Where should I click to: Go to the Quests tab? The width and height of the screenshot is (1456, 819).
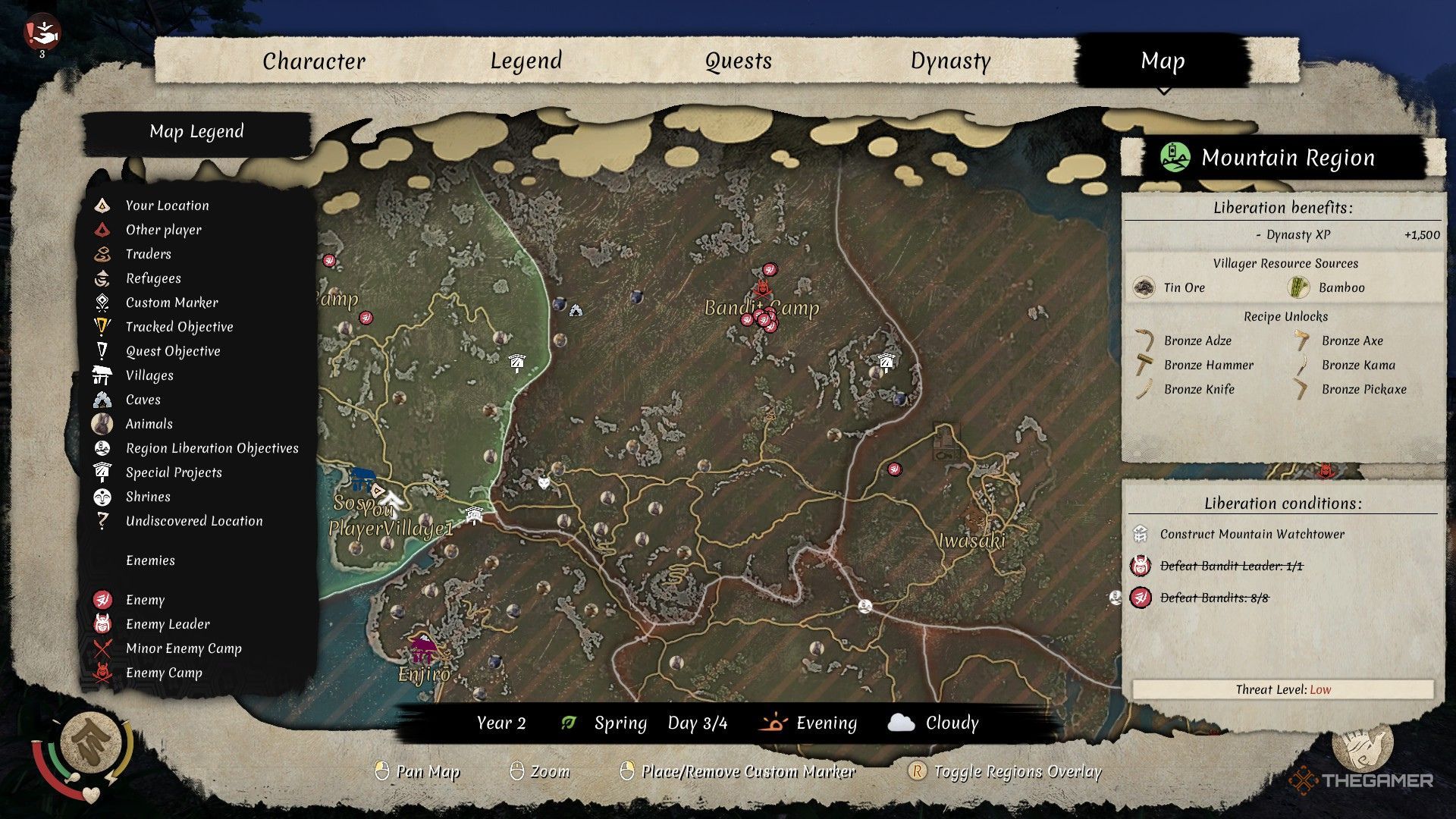[738, 61]
